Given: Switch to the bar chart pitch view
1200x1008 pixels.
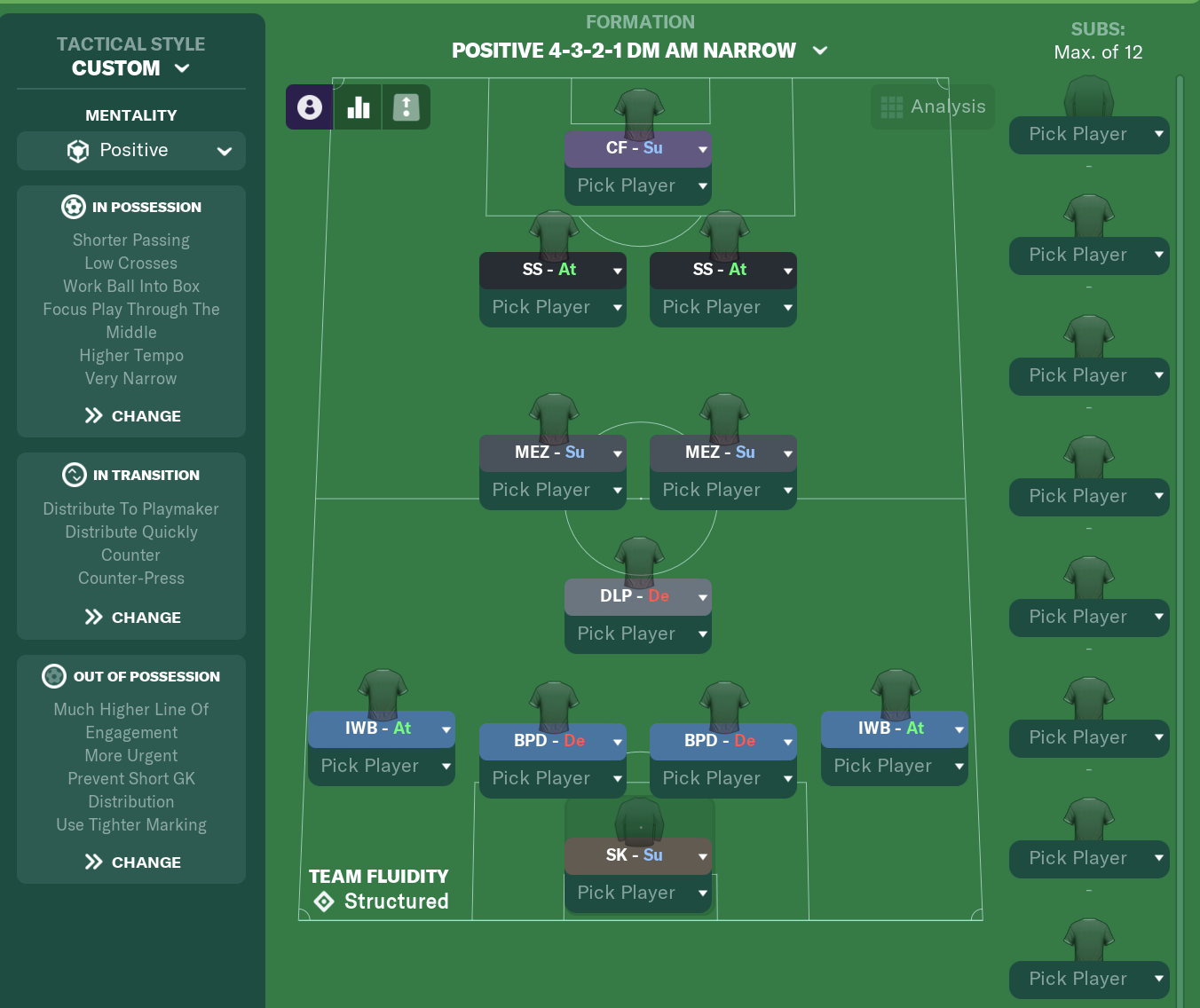Looking at the screenshot, I should tap(359, 107).
